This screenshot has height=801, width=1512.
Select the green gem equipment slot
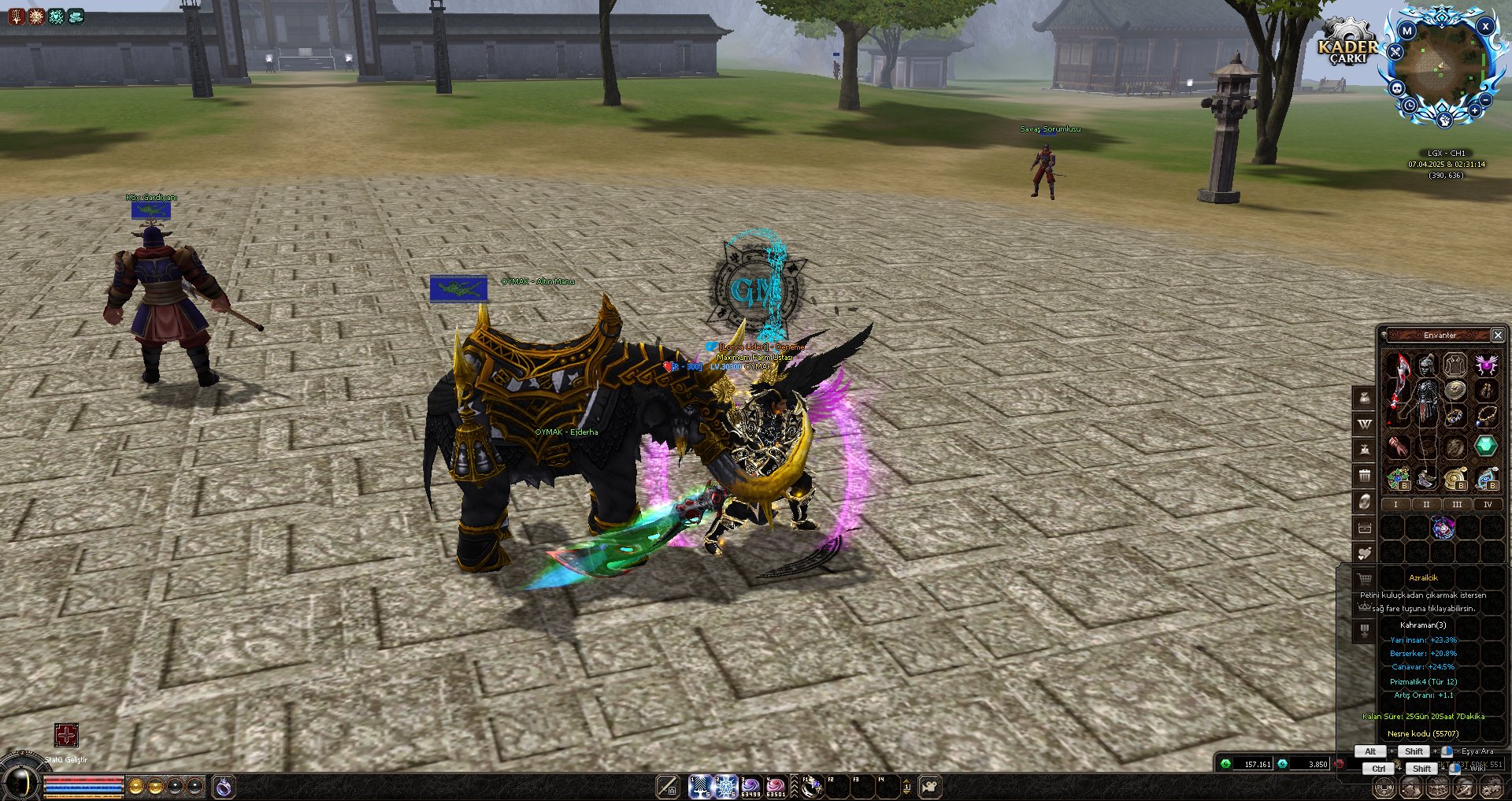(x=1485, y=446)
